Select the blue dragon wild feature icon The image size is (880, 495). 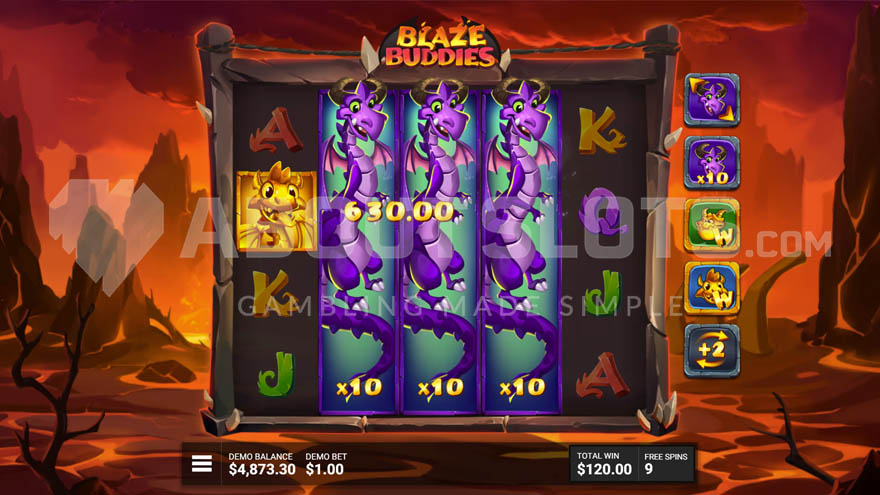(711, 289)
